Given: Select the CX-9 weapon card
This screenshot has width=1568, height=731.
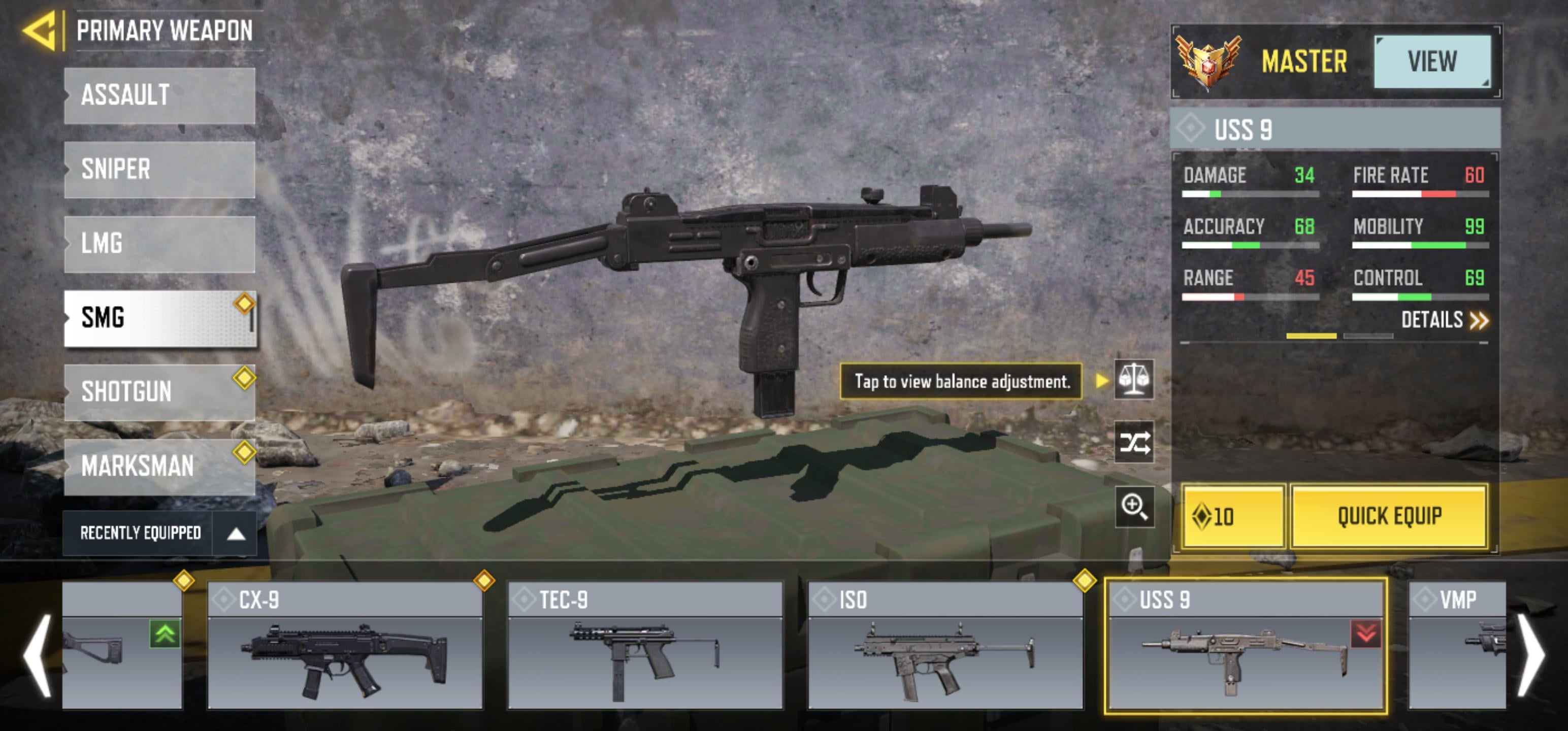Looking at the screenshot, I should tap(344, 646).
